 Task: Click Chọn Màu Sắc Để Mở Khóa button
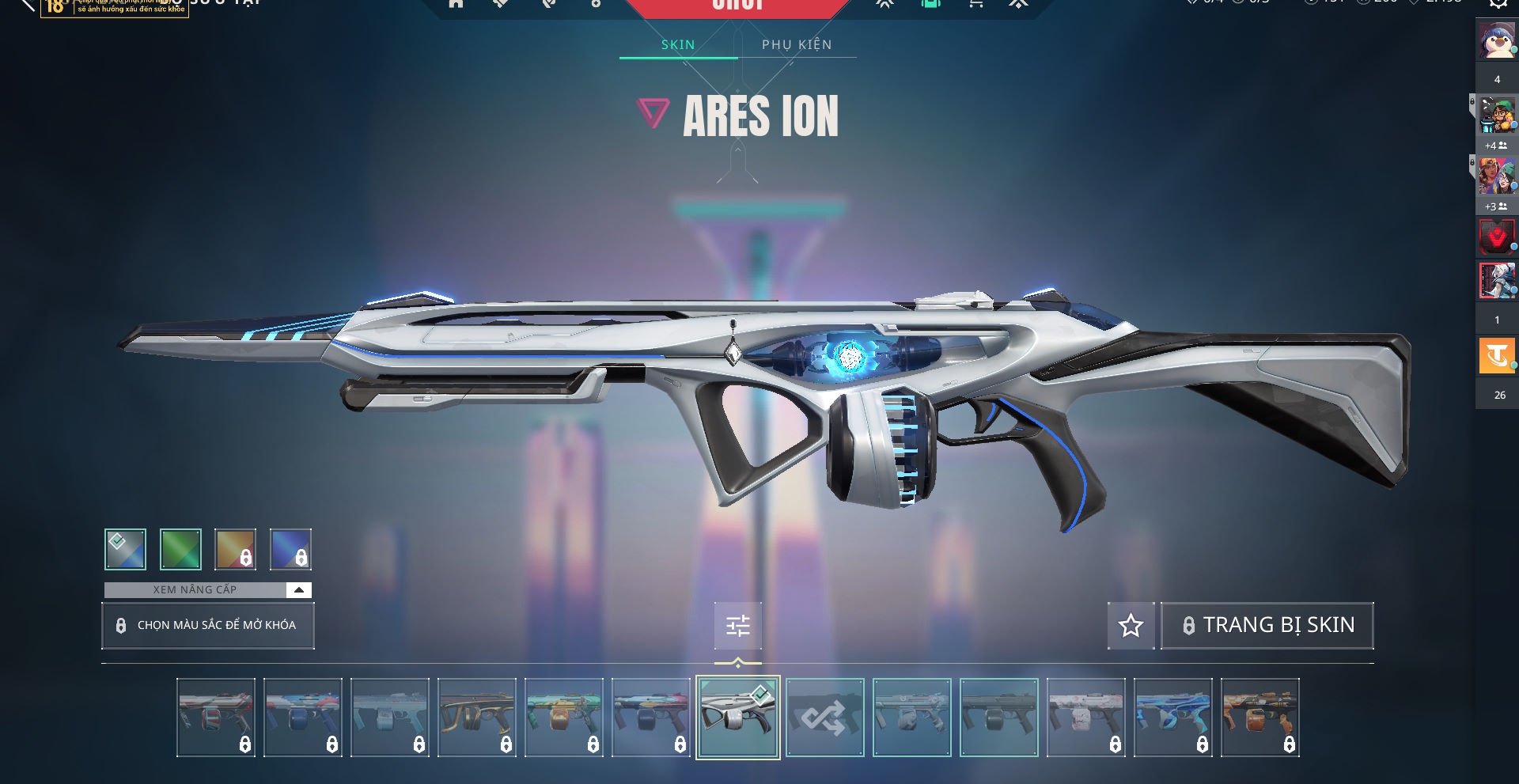tap(208, 625)
